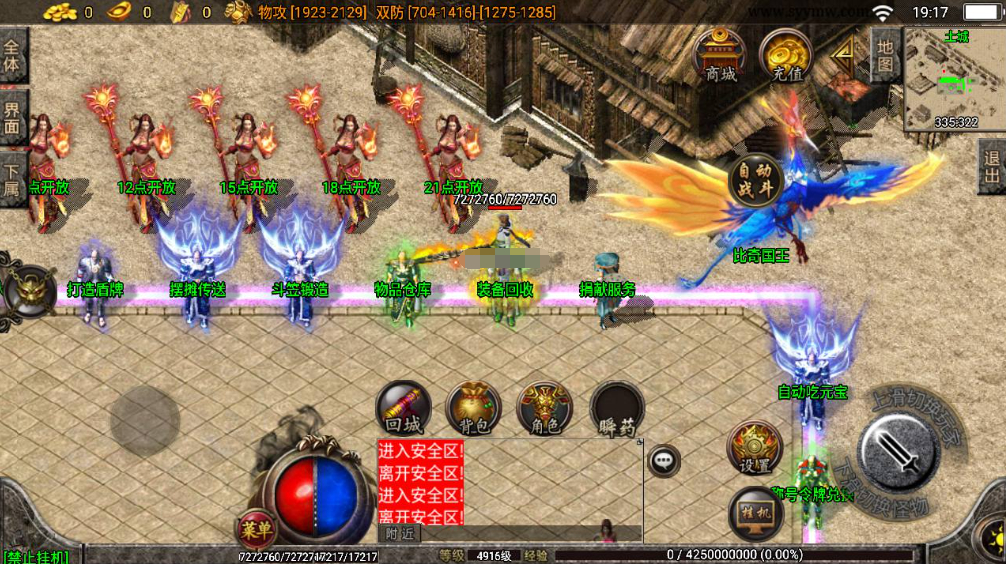Use the 回城 return-to-town scroll
The height and width of the screenshot is (564, 1006).
point(404,409)
